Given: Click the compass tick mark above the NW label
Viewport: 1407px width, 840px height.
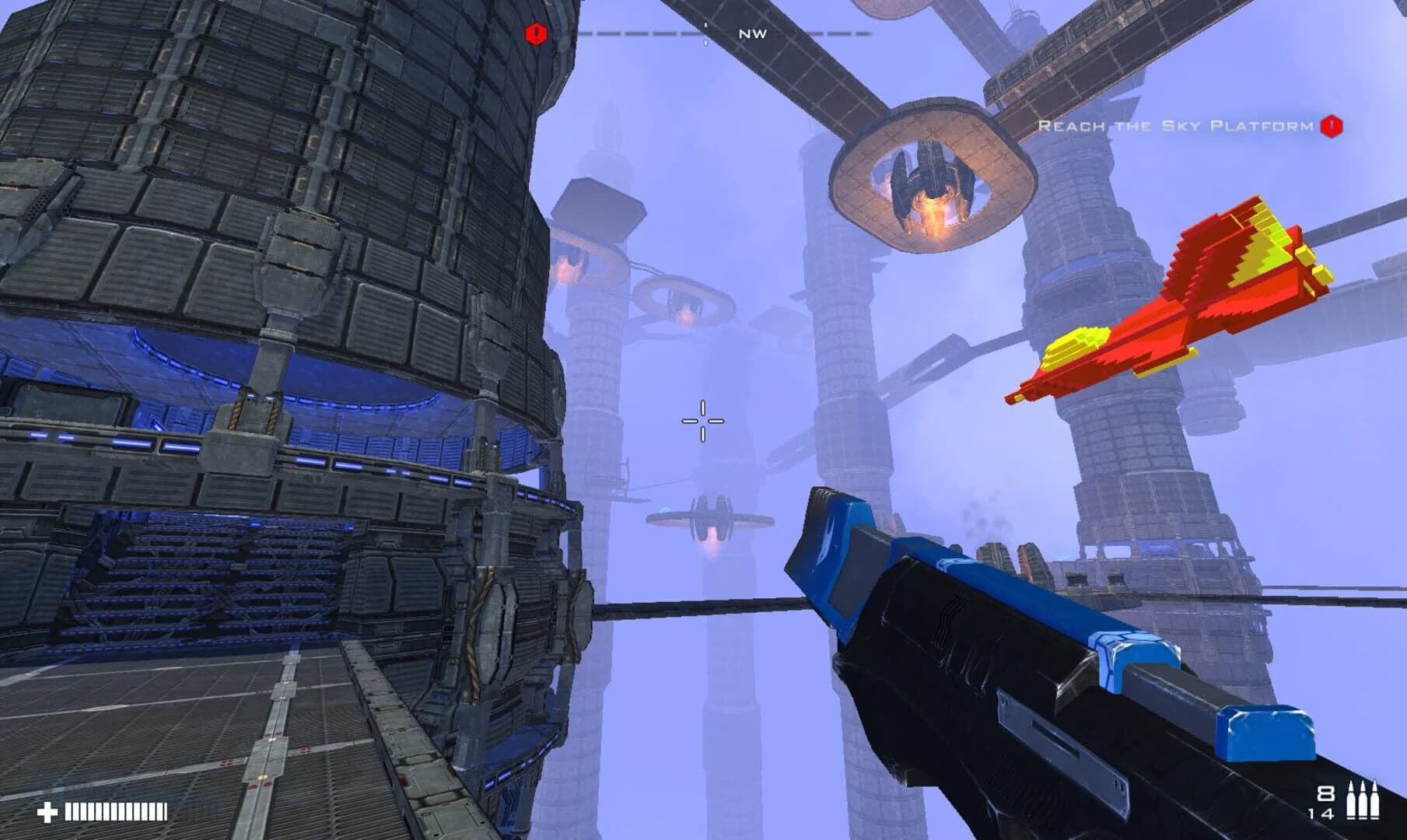Looking at the screenshot, I should [705, 23].
